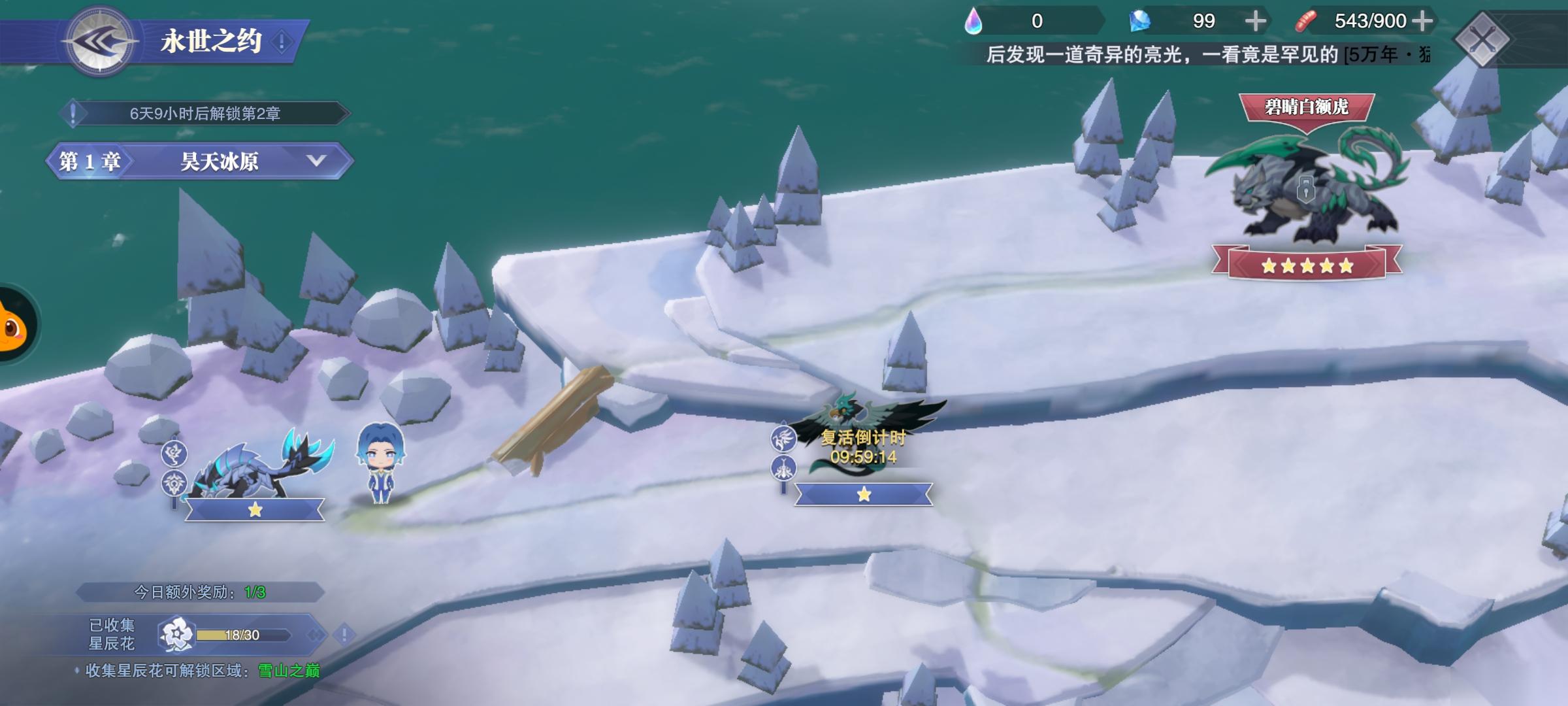Screen dimensions: 1568x706
Task: Add more blue diamonds with the plus button
Action: (1255, 22)
